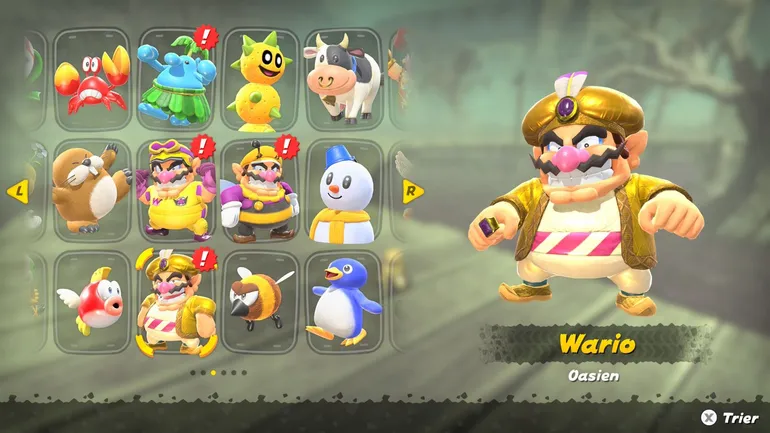
Task: Go to the previous character page arrow
Action: click(17, 192)
